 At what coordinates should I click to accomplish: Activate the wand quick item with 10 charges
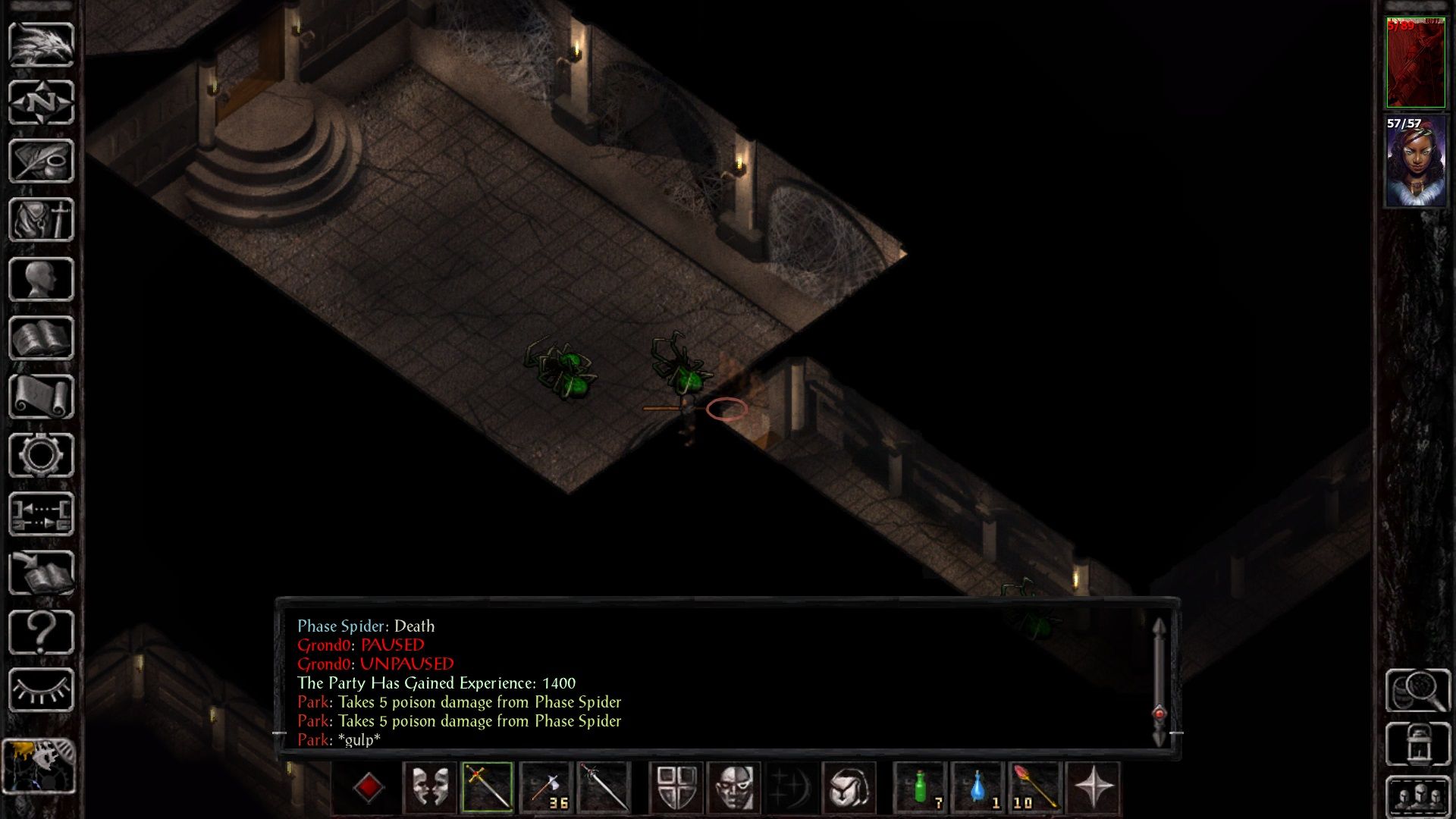[1035, 788]
